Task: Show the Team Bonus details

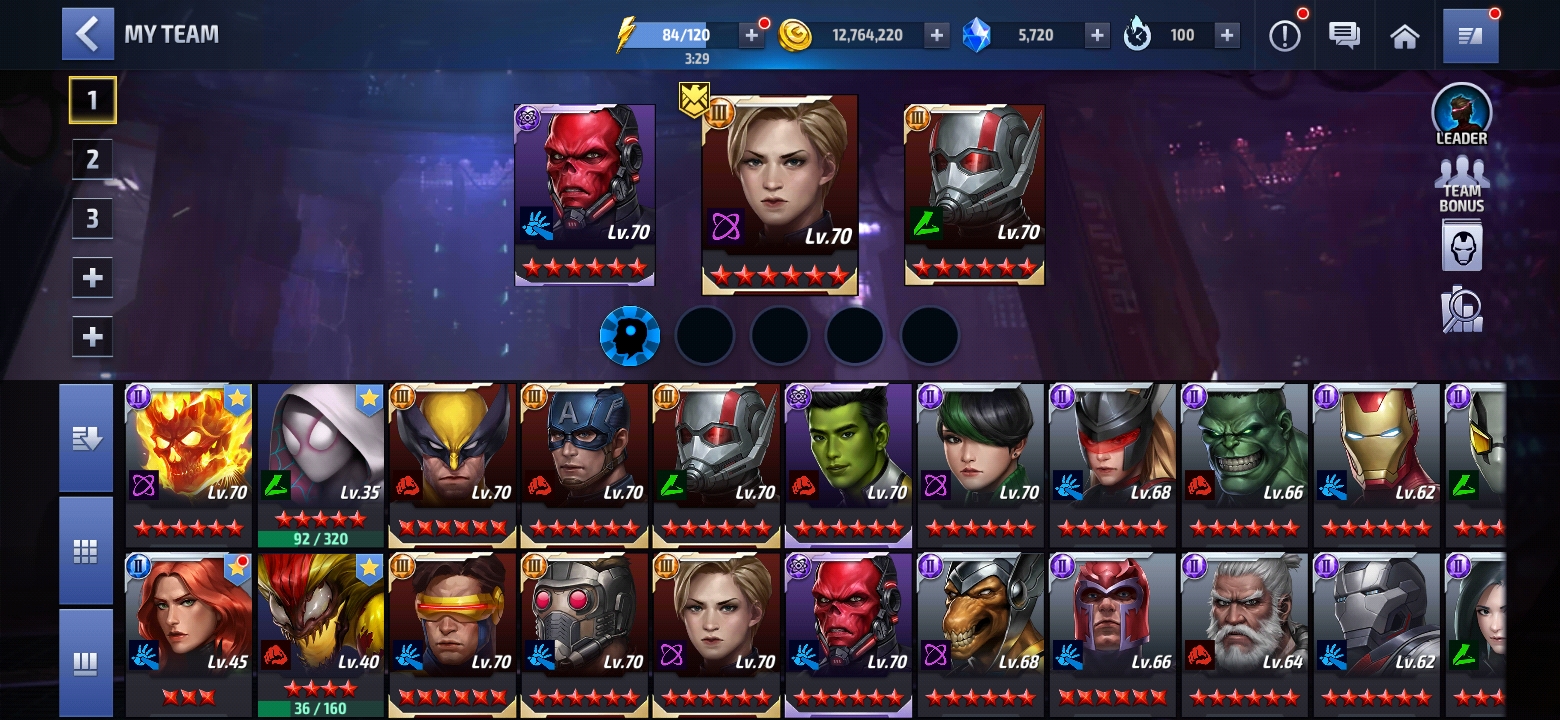Action: point(1461,184)
